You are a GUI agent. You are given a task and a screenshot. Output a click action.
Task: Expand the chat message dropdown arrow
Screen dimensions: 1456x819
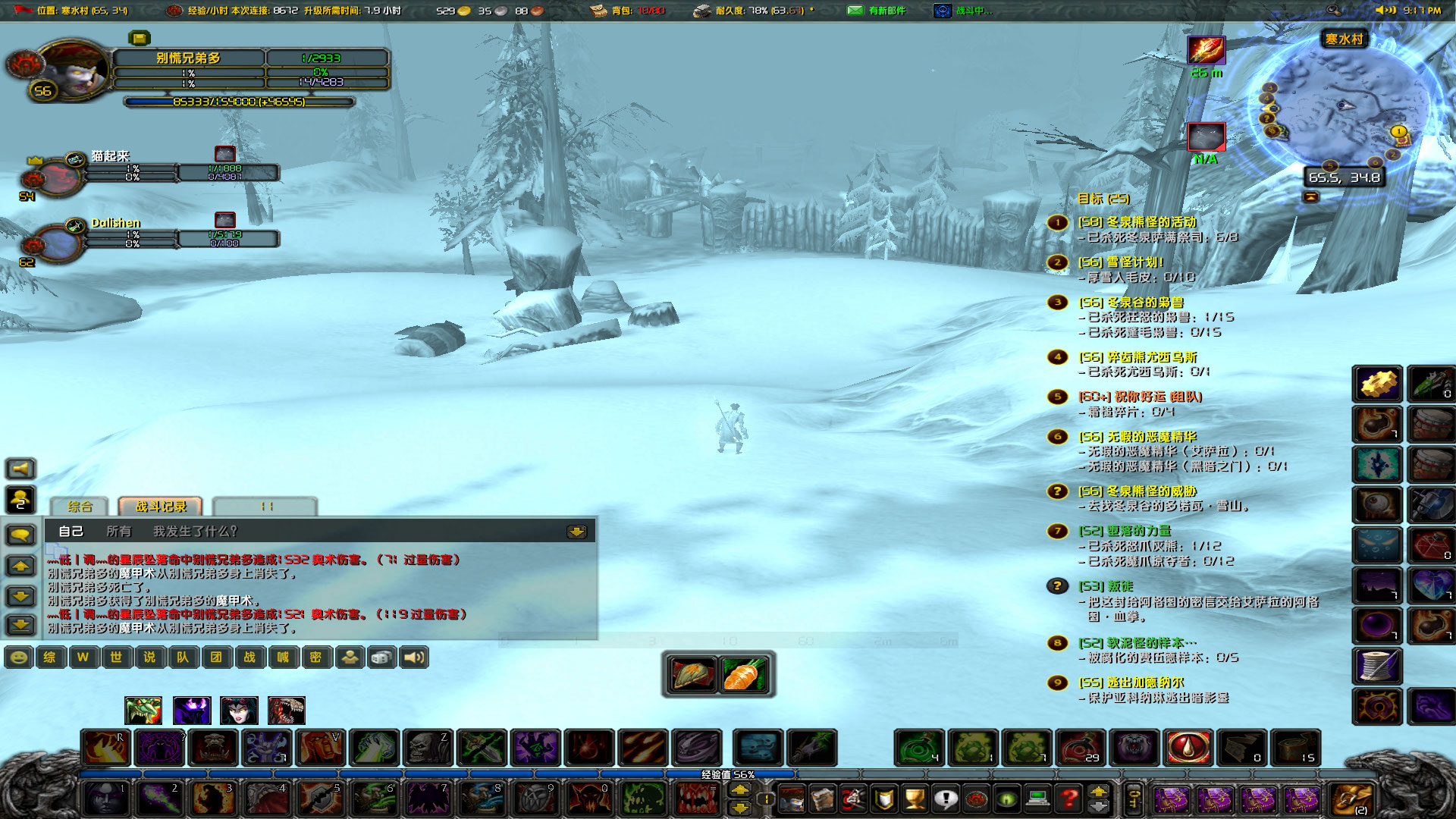click(x=578, y=532)
